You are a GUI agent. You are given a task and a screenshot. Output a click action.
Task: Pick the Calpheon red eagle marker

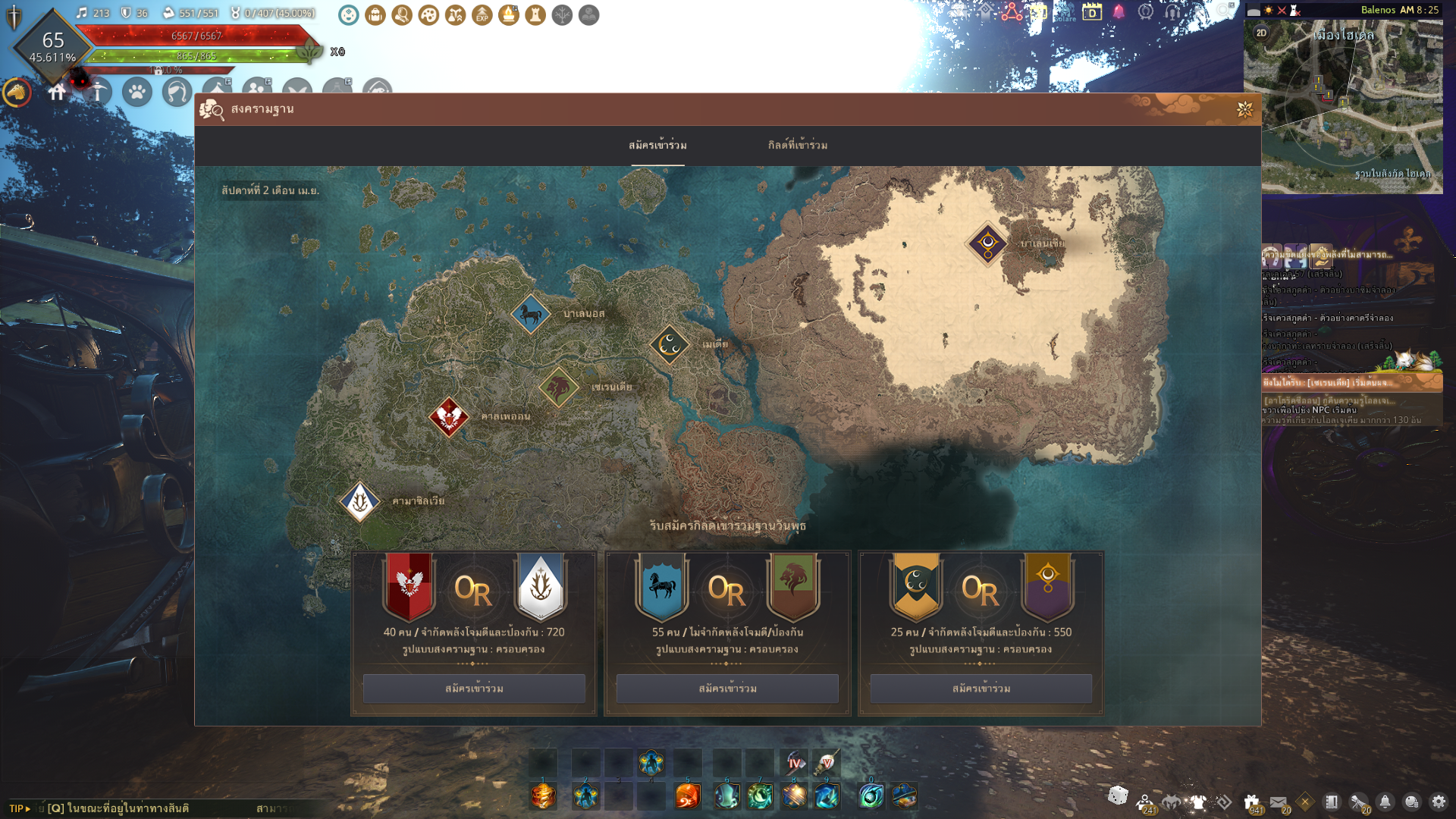point(448,416)
